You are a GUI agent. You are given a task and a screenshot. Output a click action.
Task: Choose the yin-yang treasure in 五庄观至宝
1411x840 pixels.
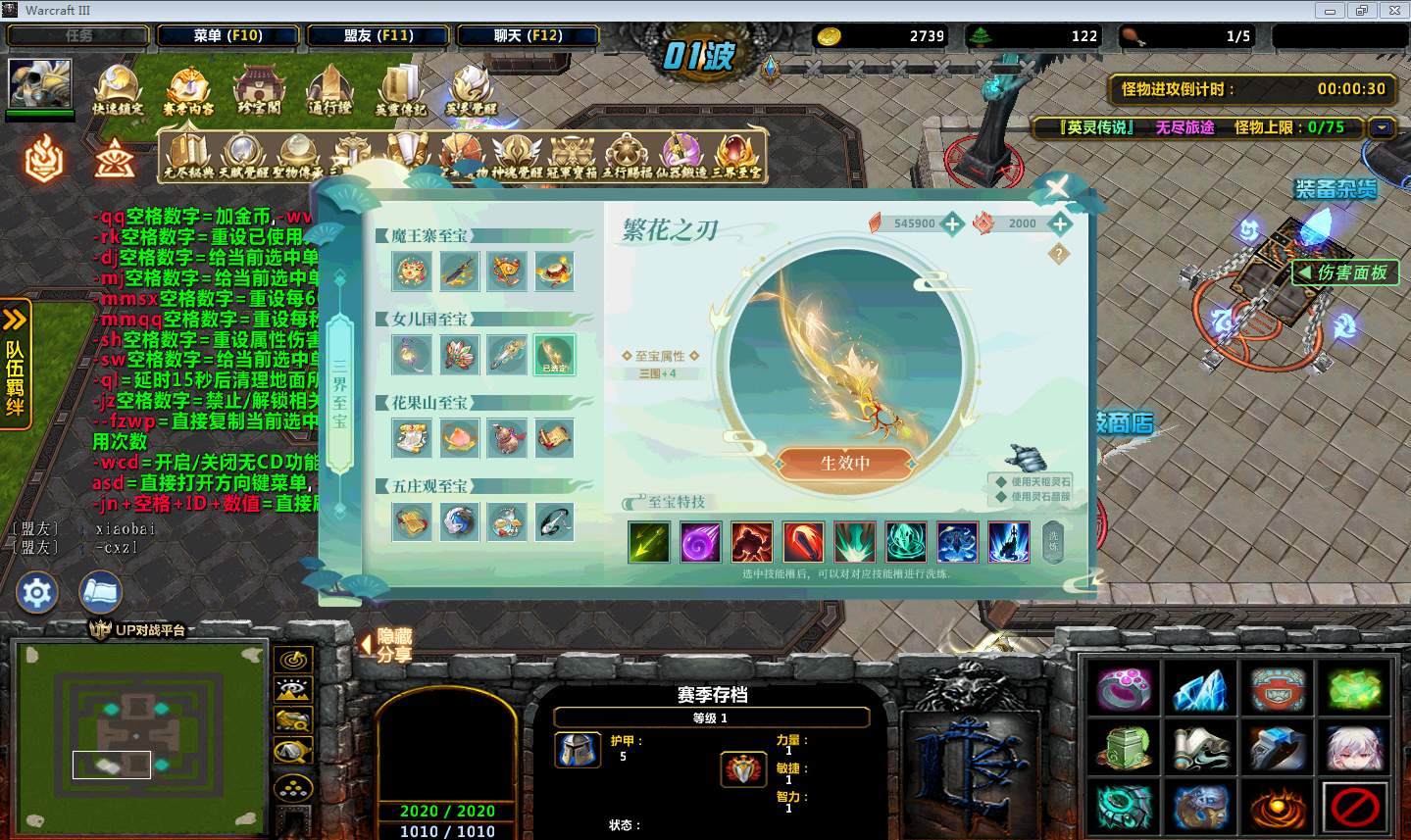[459, 521]
